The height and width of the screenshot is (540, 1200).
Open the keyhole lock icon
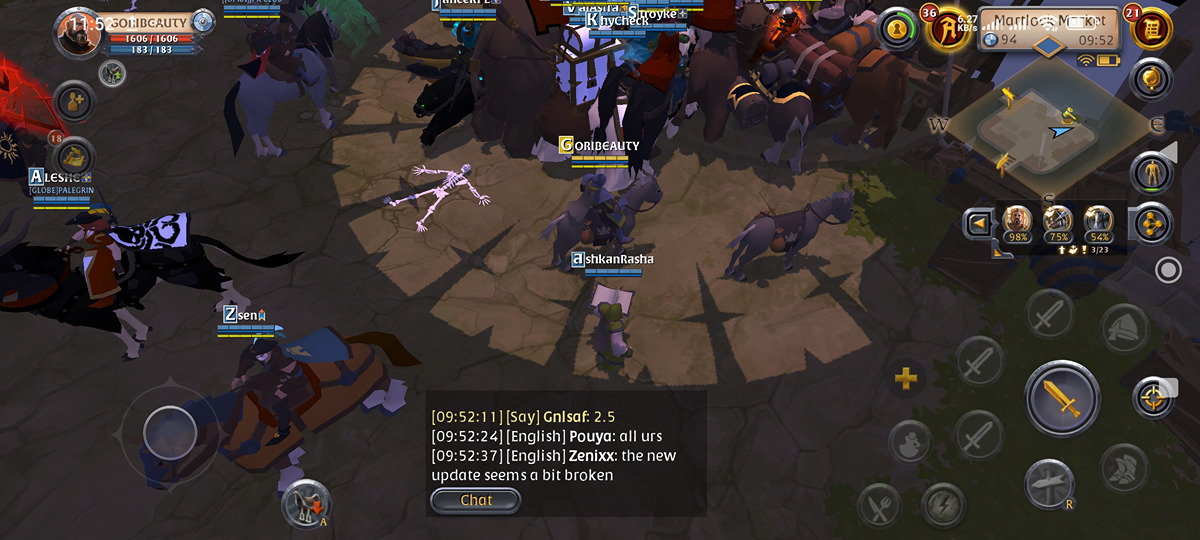point(898,29)
